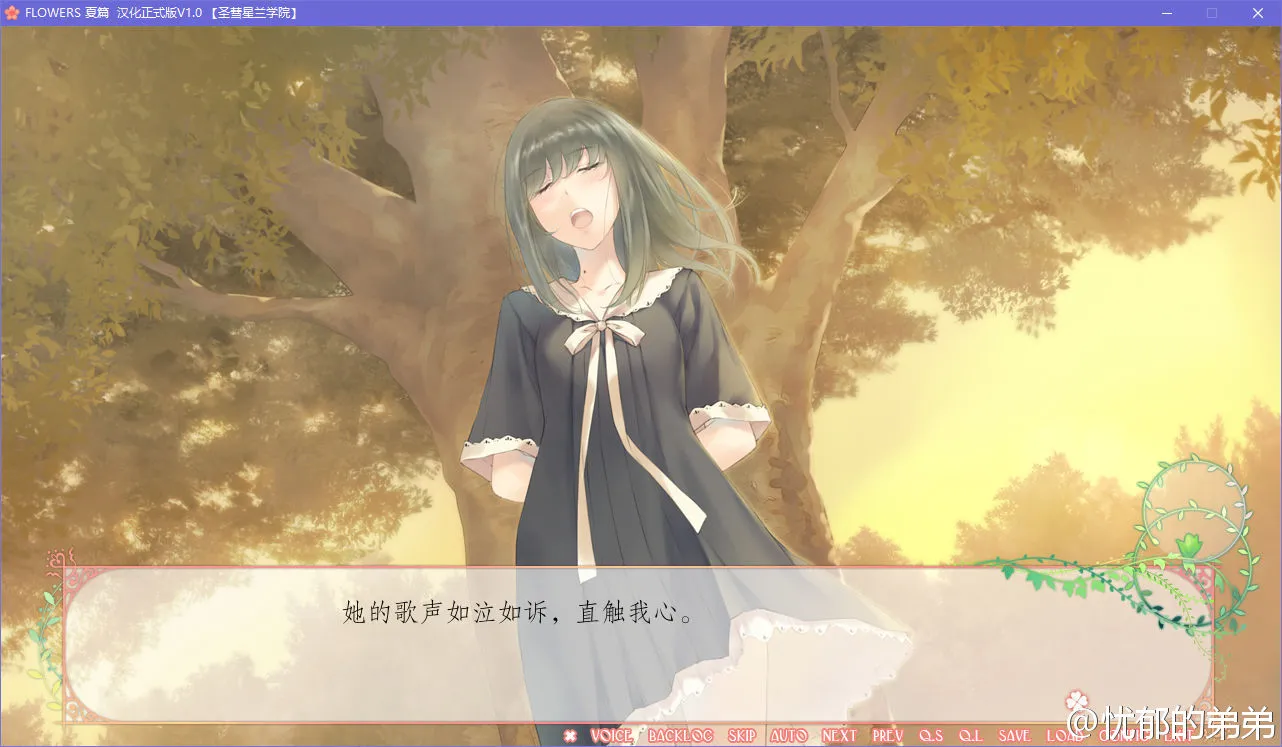Activate the SKIP icon to fast-forward text
This screenshot has height=747, width=1282.
coord(740,735)
